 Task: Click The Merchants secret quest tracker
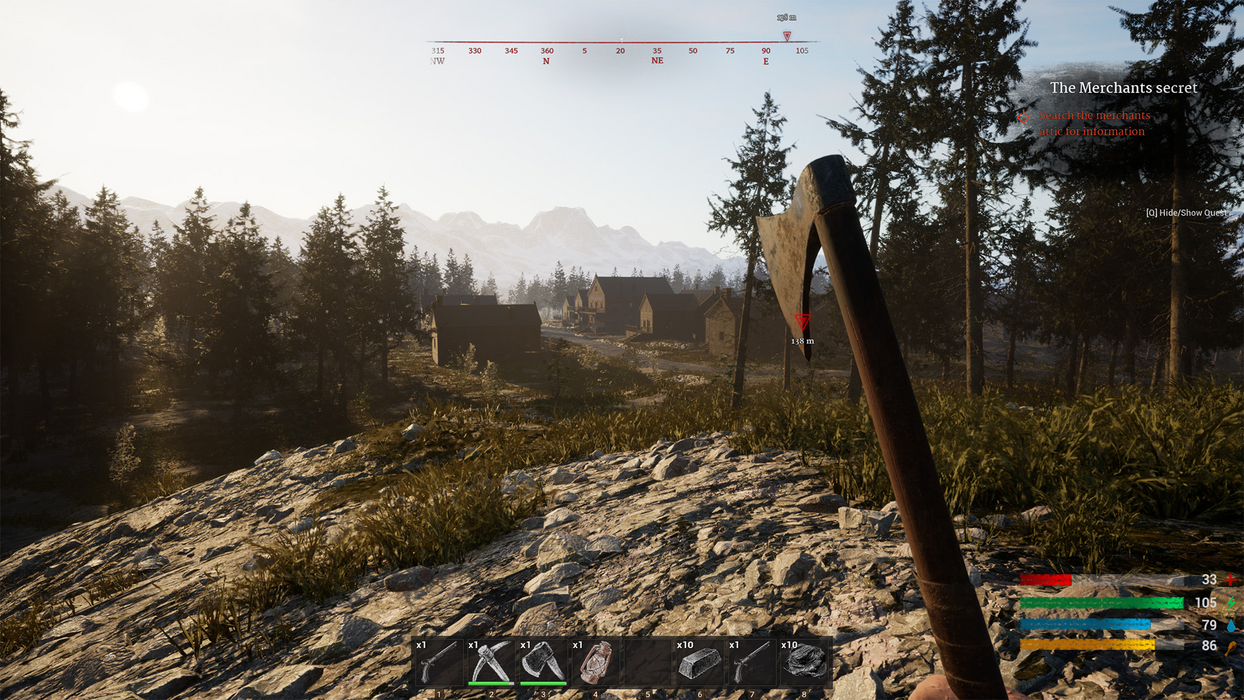[x=1123, y=88]
